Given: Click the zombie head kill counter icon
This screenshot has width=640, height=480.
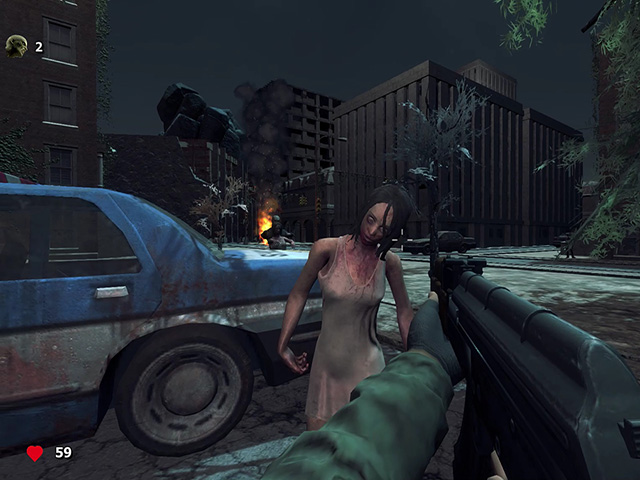Looking at the screenshot, I should point(16,45).
